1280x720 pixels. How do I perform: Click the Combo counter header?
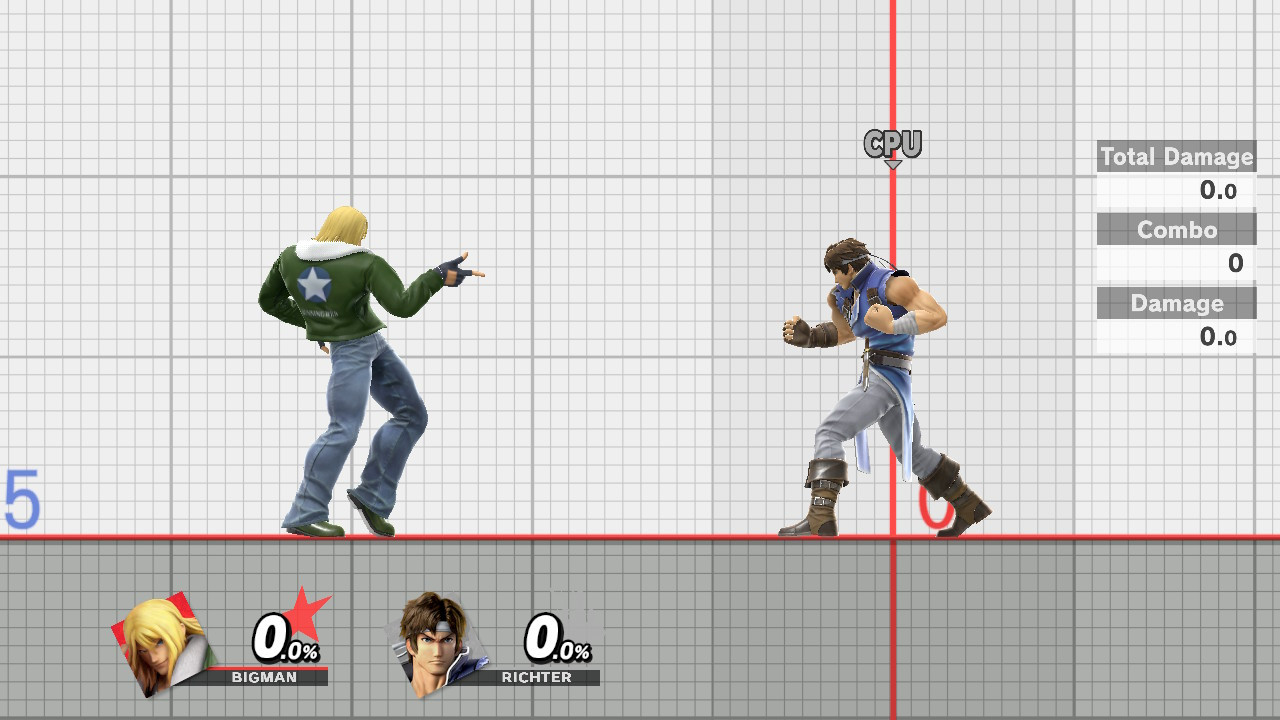click(1176, 229)
